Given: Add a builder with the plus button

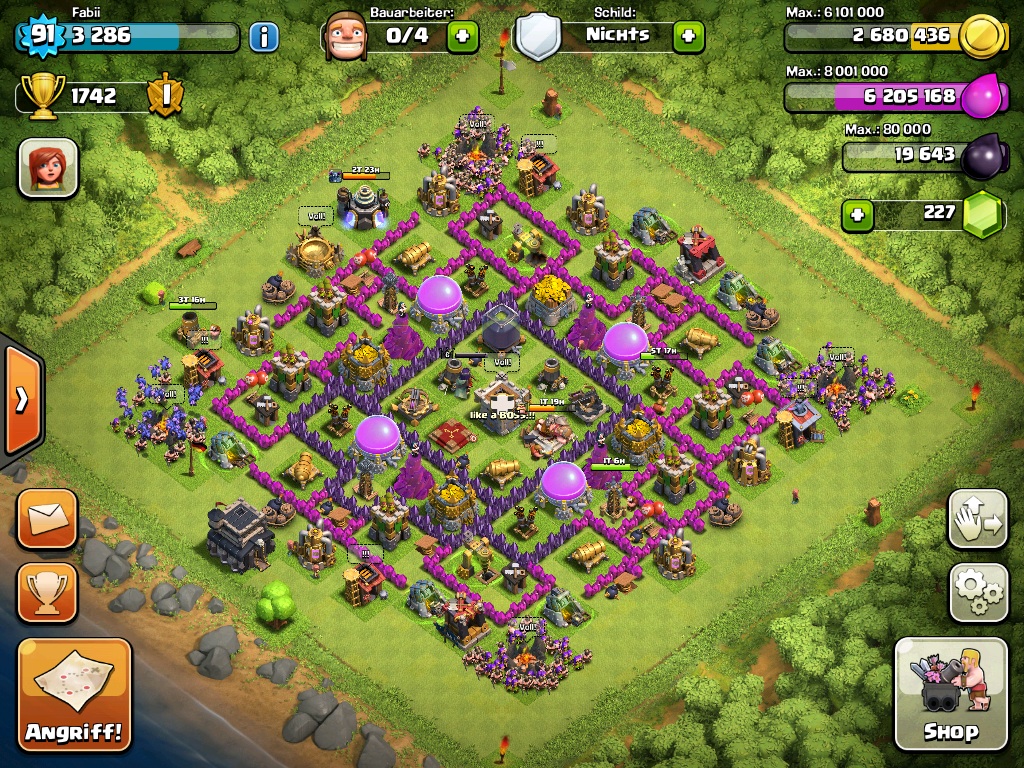Looking at the screenshot, I should pos(462,37).
